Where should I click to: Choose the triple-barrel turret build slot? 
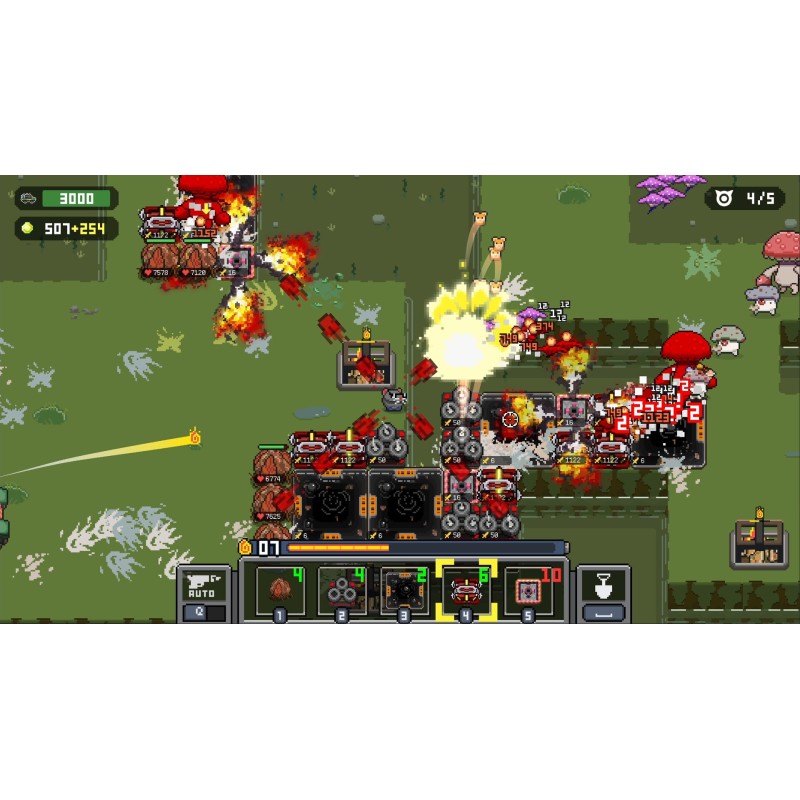pos(341,590)
